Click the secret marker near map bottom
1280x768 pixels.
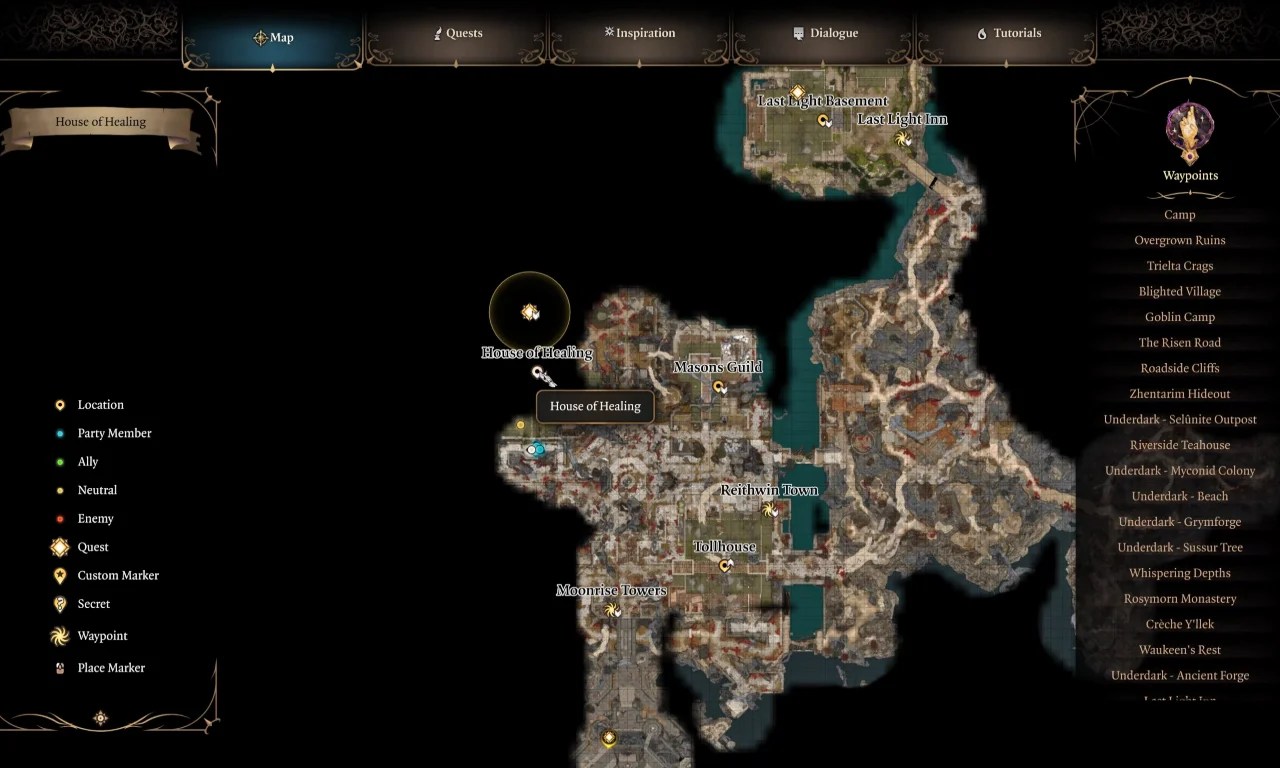608,737
